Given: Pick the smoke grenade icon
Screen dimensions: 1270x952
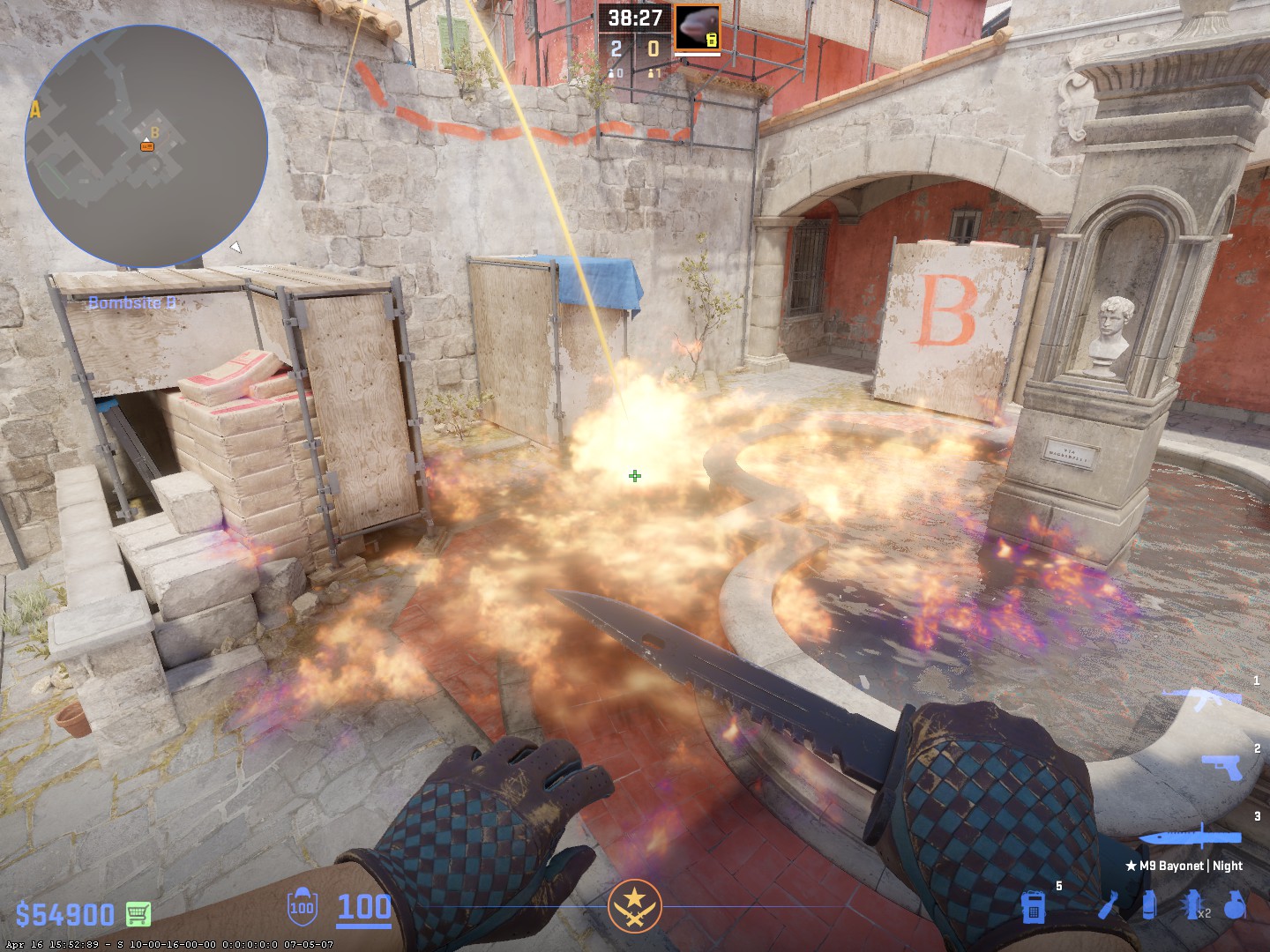Looking at the screenshot, I should 1148,906.
